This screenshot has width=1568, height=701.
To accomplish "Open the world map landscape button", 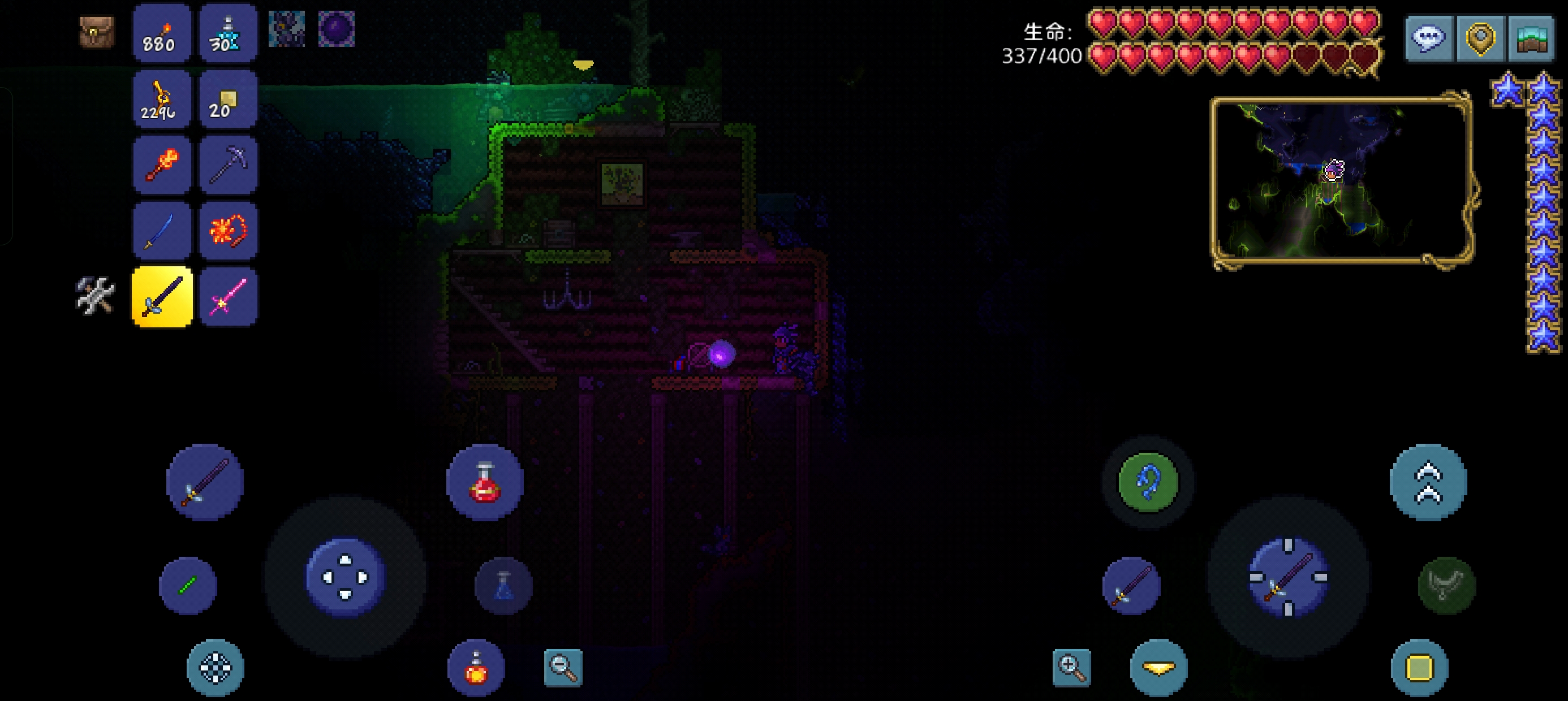I will (x=1531, y=38).
